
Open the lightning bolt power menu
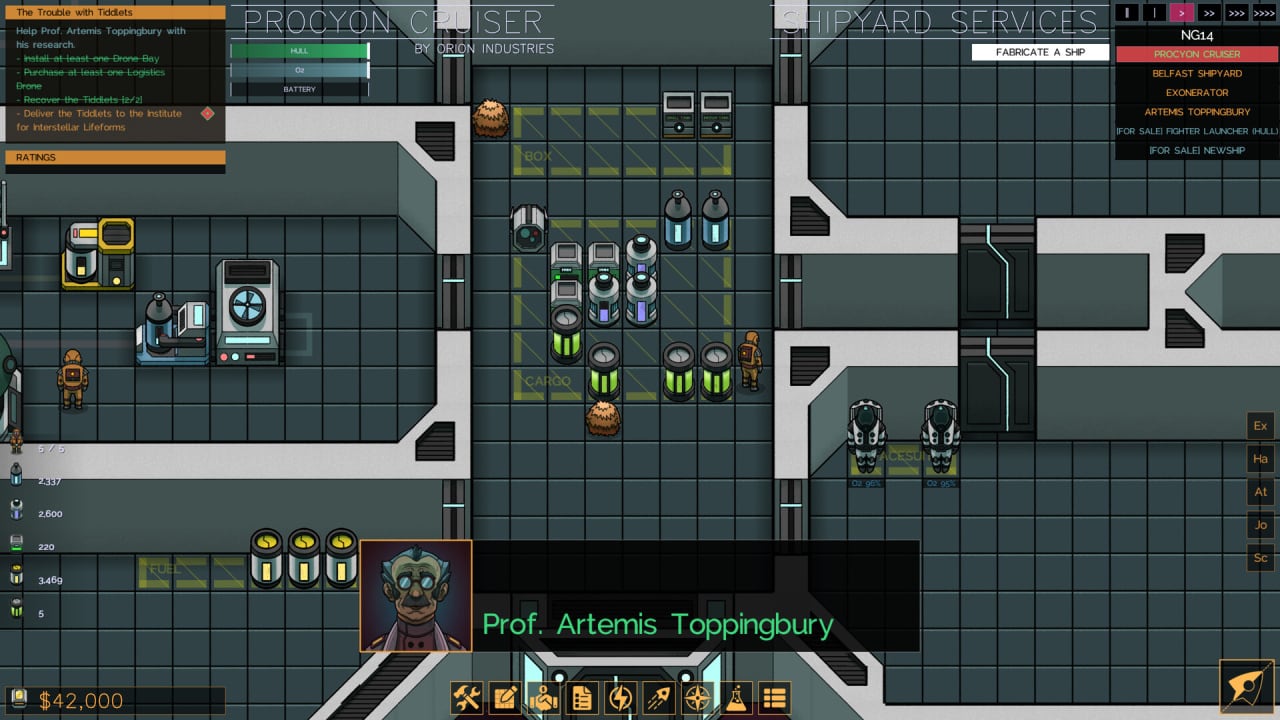(620, 697)
